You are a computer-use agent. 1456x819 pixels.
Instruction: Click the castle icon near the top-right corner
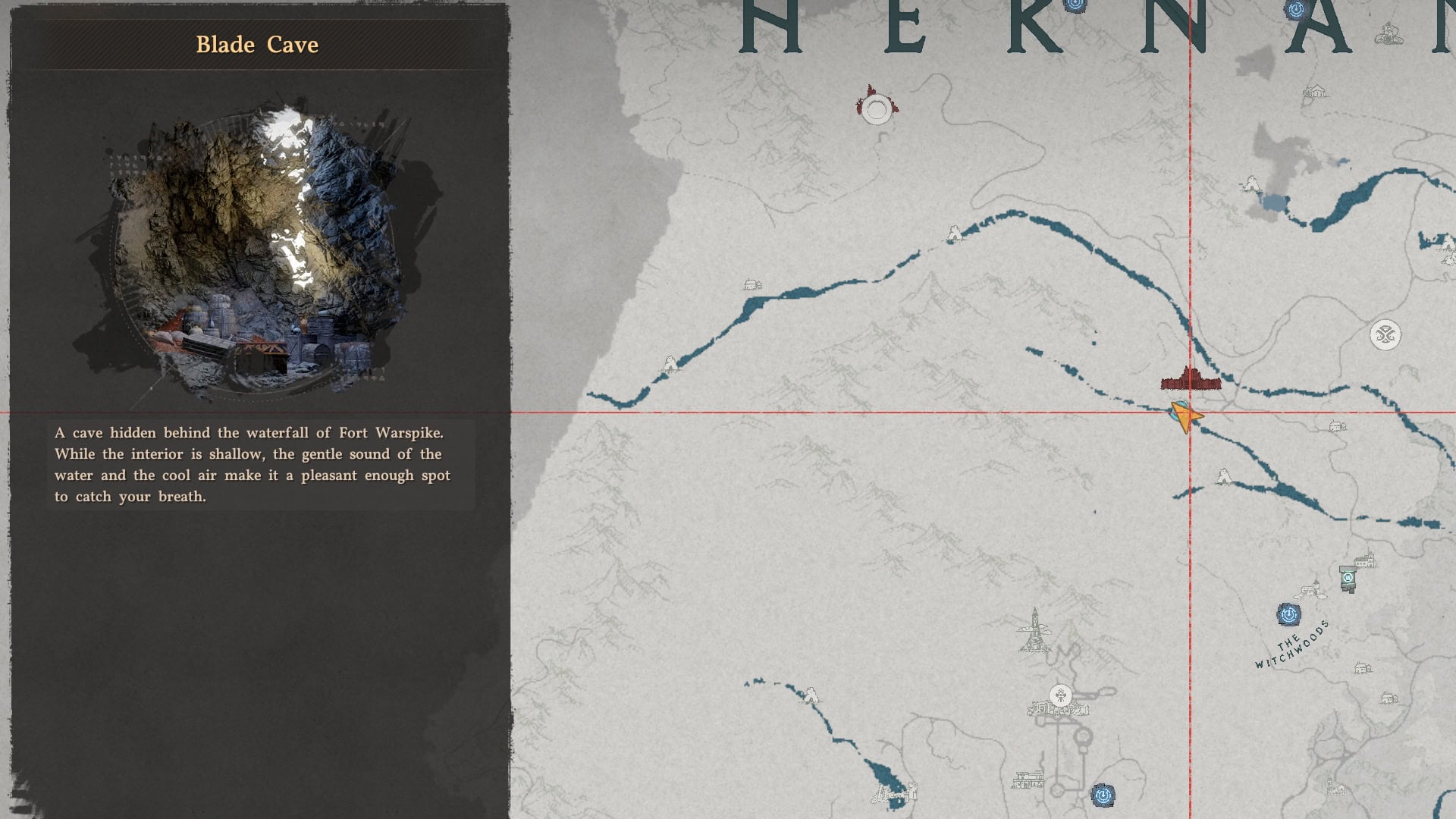coord(1388,34)
